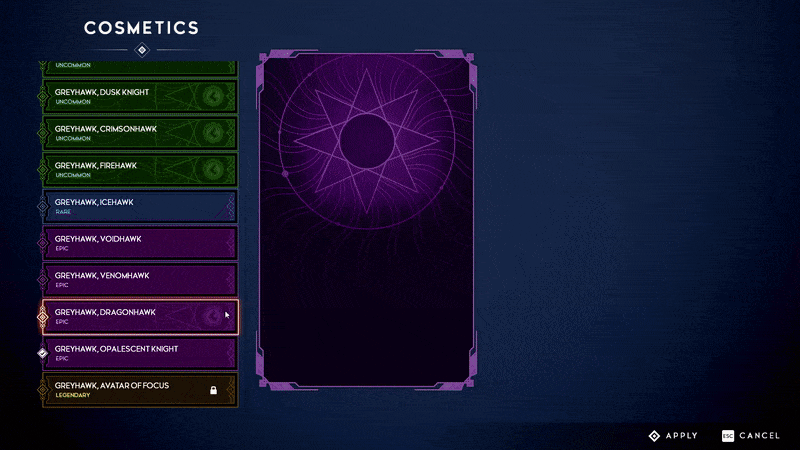800x450 pixels.
Task: Cancel the cosmetic selection
Action: 751,436
